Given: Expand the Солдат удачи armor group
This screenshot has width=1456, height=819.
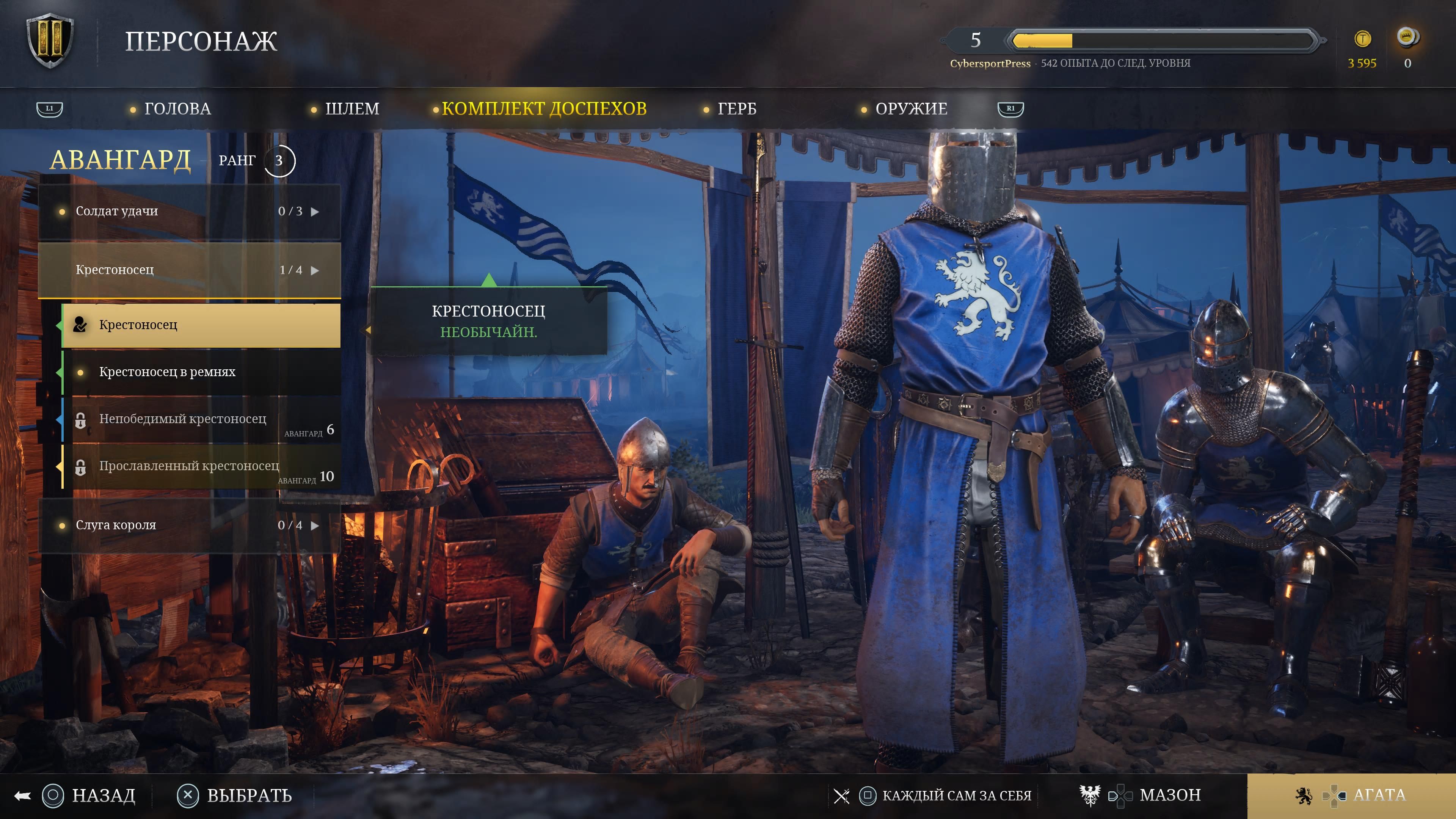Looking at the screenshot, I should [x=189, y=212].
